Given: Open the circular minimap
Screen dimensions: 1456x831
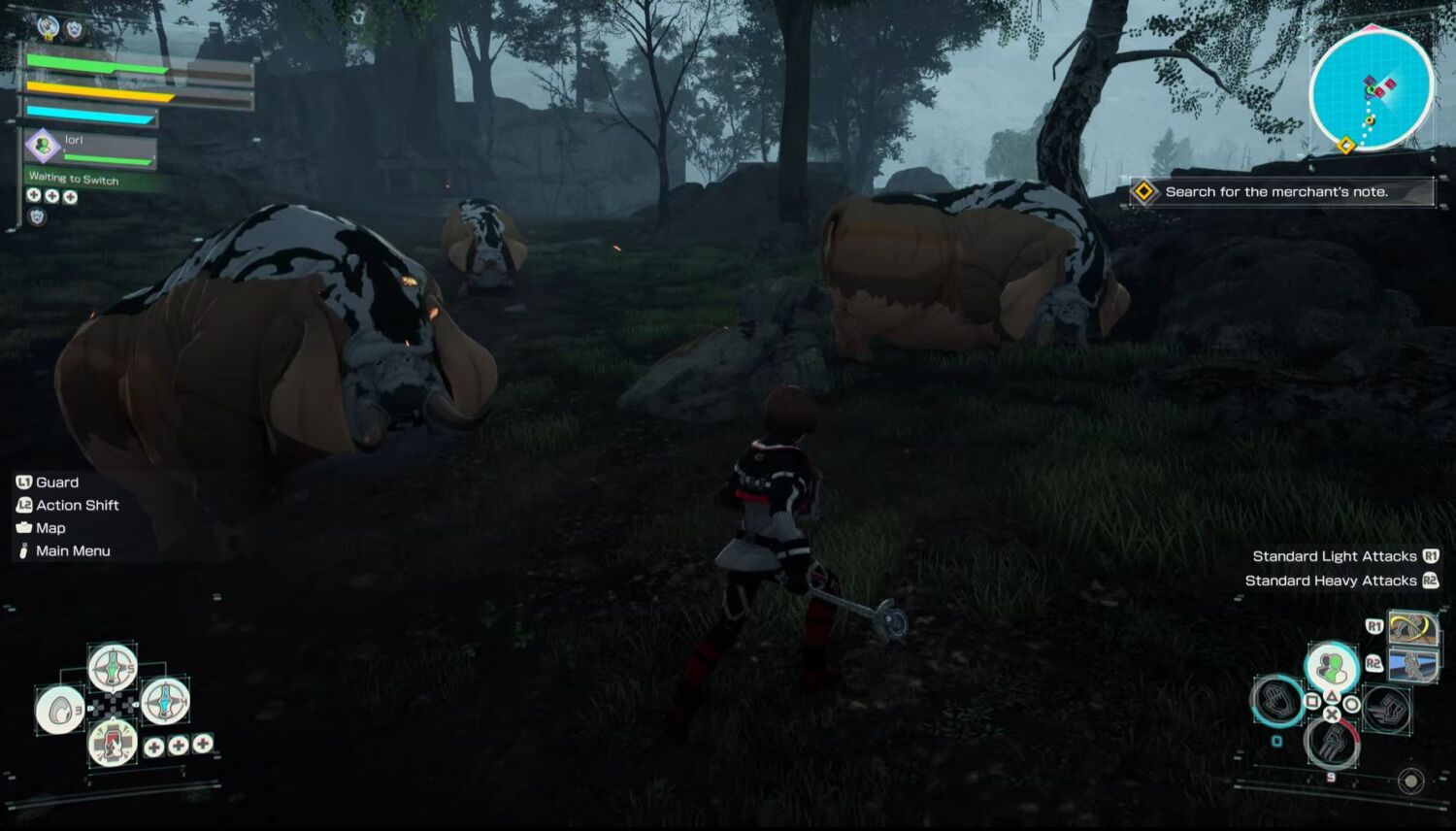Looking at the screenshot, I should 1371,88.
